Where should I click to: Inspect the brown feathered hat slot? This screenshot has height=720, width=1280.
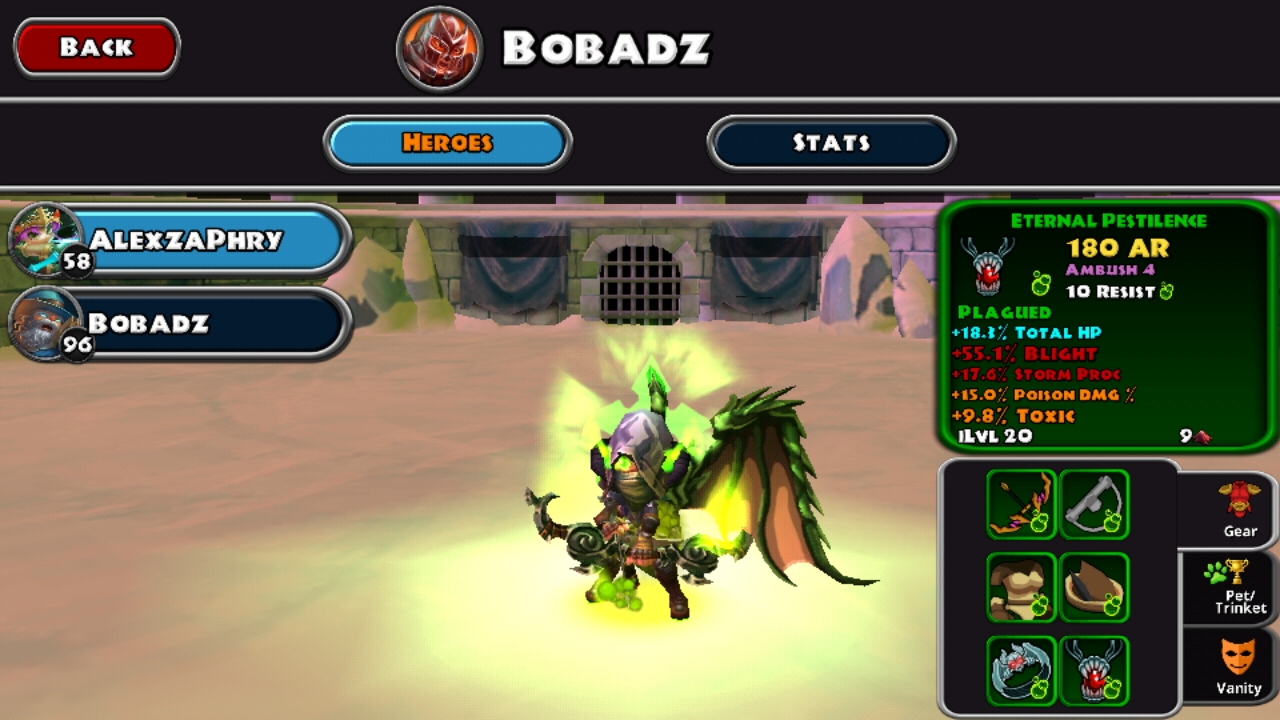(x=1094, y=587)
